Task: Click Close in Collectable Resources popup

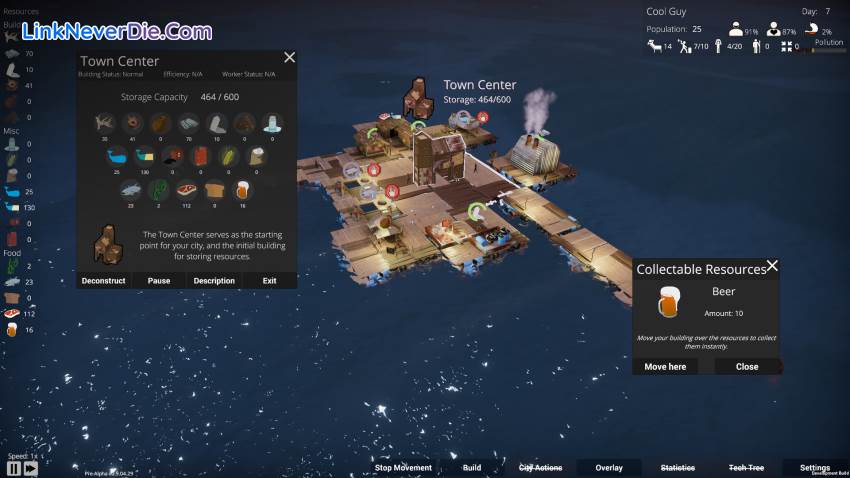Action: [747, 367]
